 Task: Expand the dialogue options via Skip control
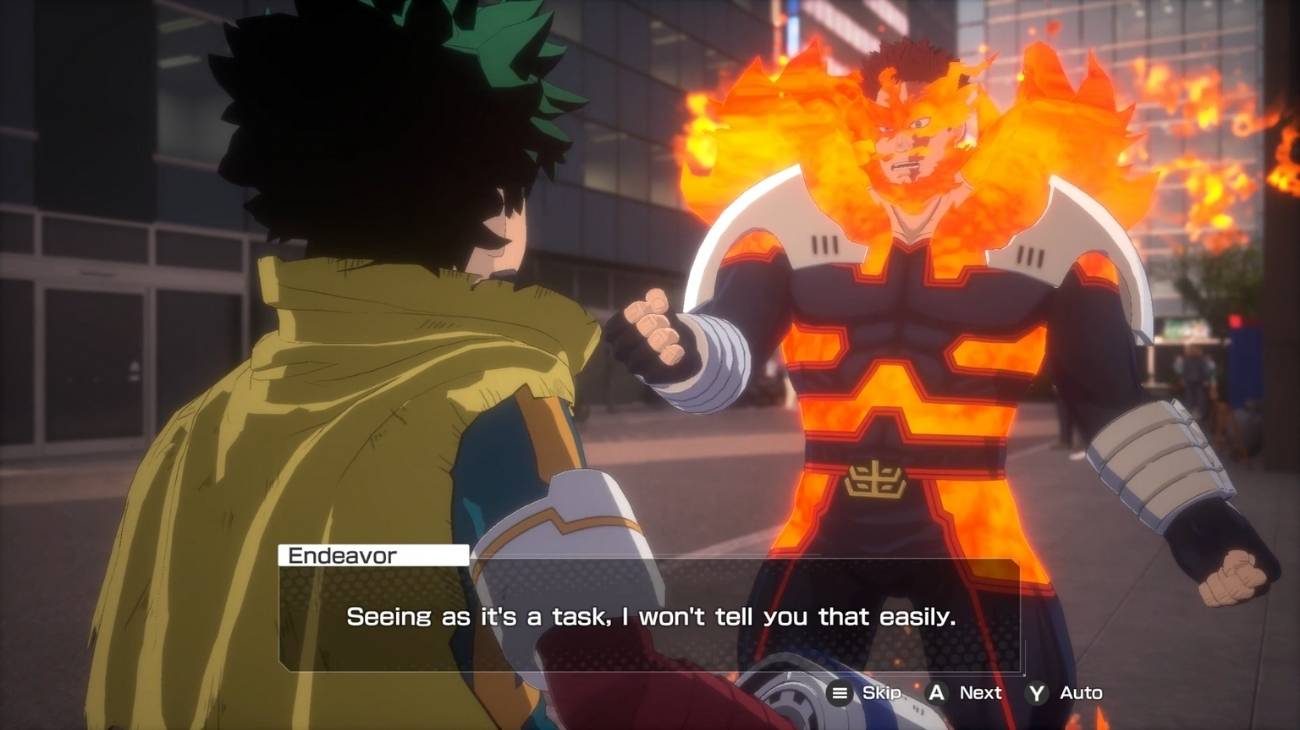pos(882,692)
